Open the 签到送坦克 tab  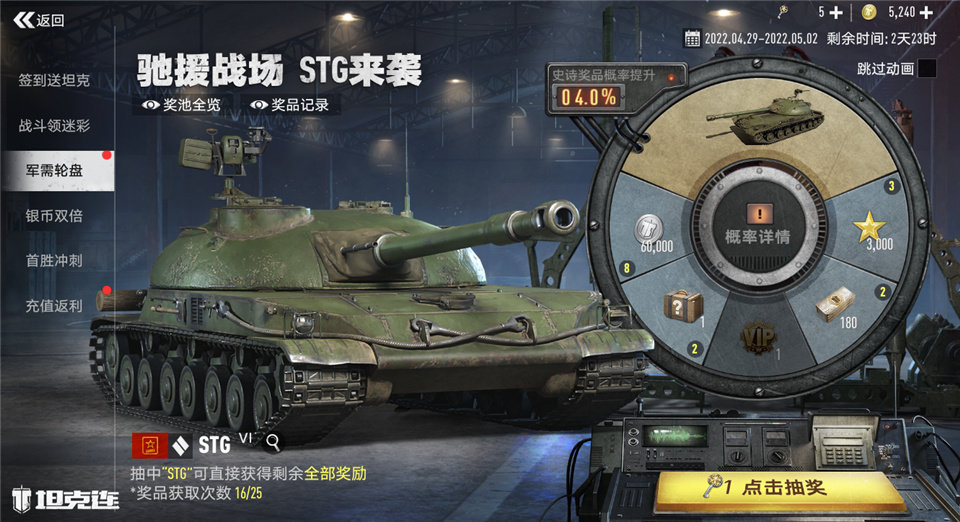(x=54, y=80)
